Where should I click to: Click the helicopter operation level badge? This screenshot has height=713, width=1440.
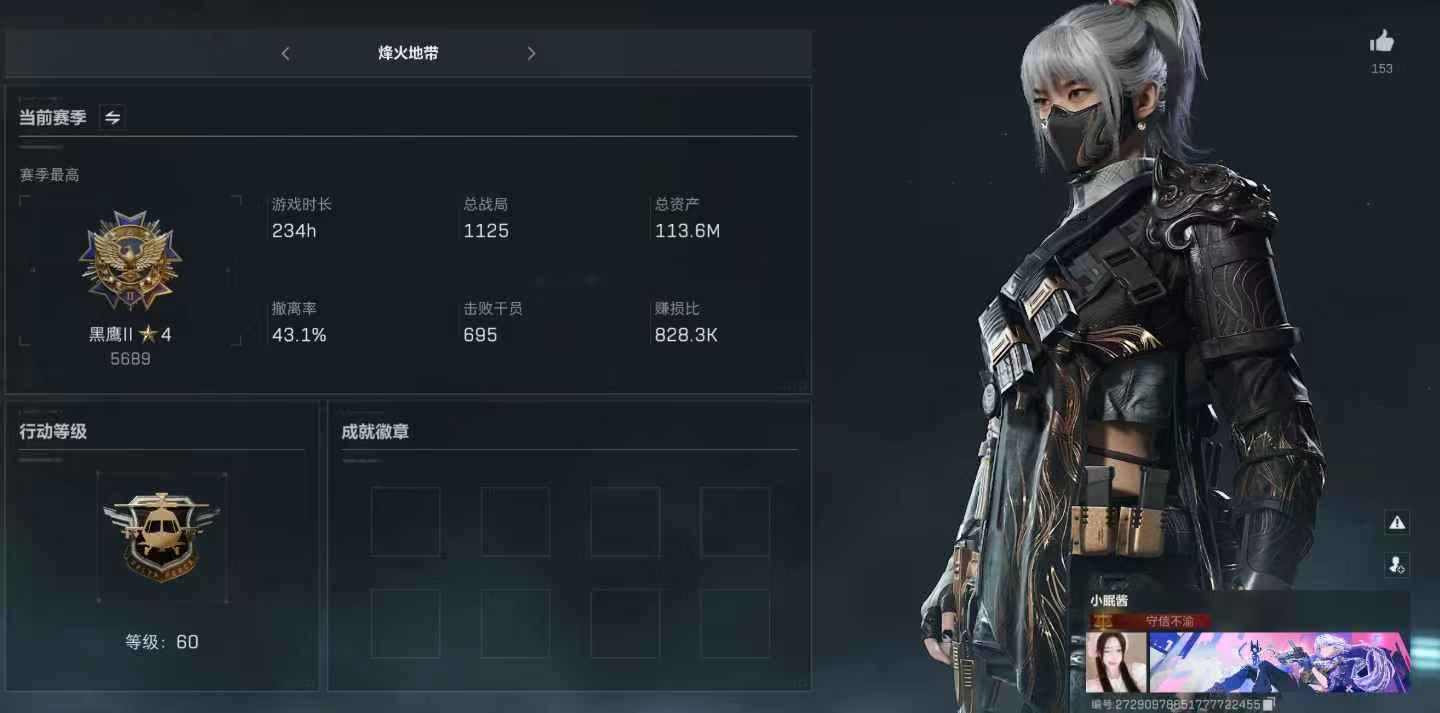pyautogui.click(x=161, y=536)
